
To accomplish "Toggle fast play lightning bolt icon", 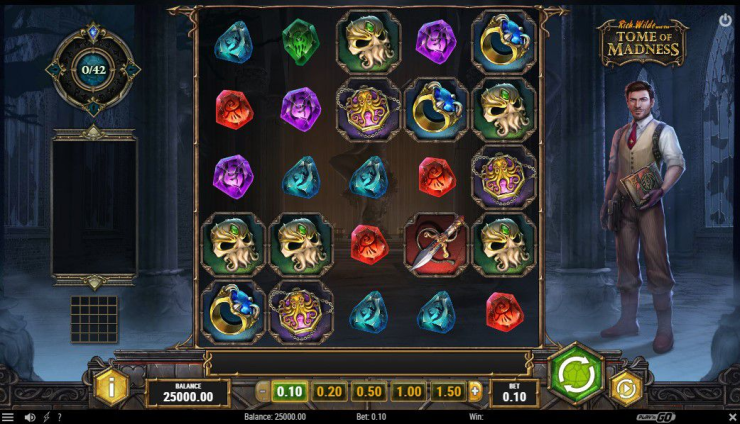I will click(x=45, y=417).
